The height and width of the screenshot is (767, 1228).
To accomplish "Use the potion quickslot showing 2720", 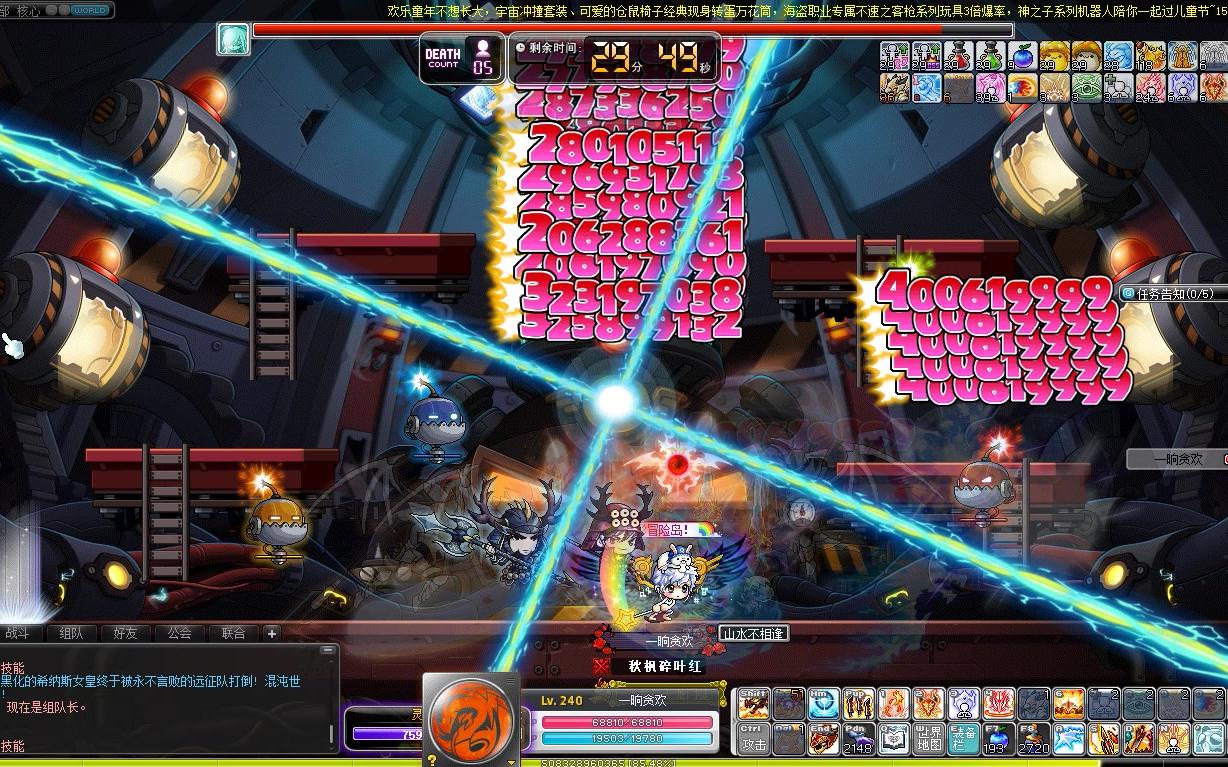I will pos(1033,740).
